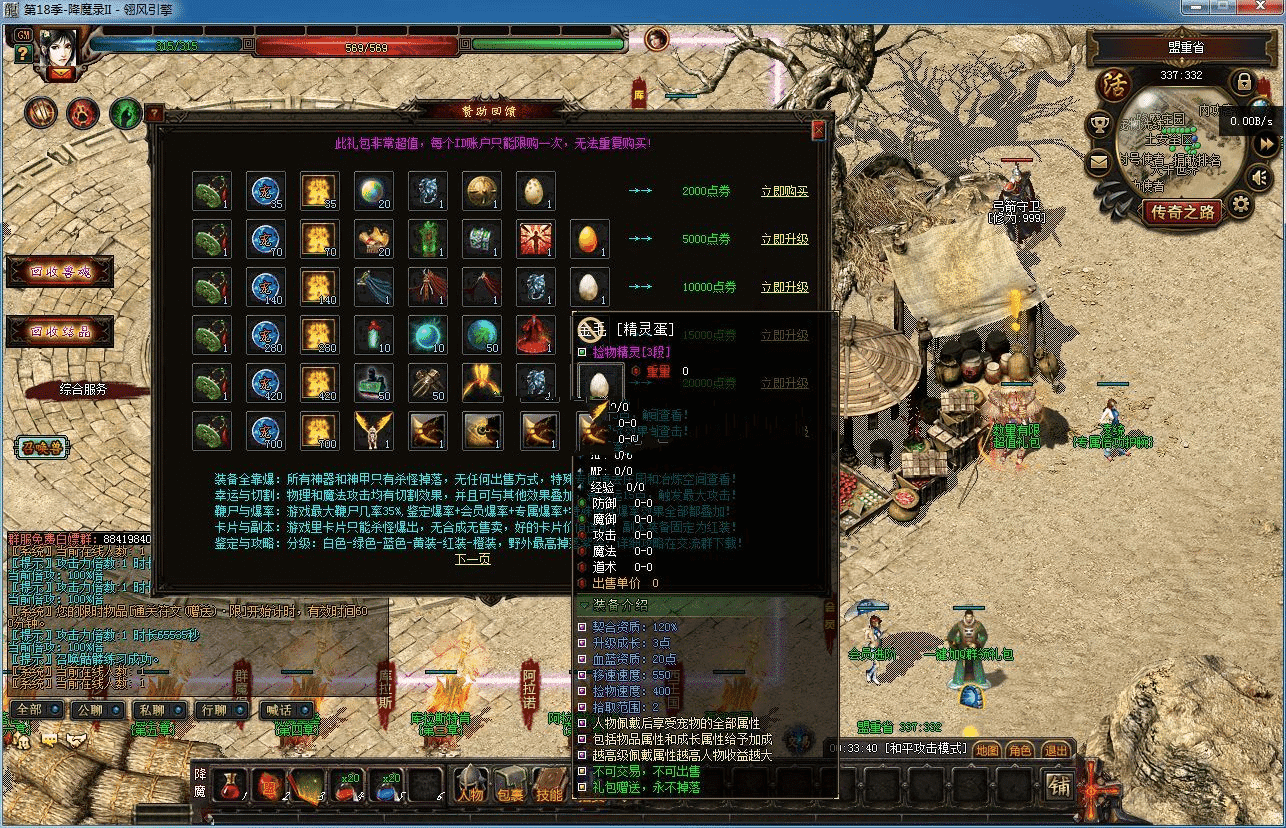Click 立即购买 for the 2000 voucher pack

(x=784, y=191)
